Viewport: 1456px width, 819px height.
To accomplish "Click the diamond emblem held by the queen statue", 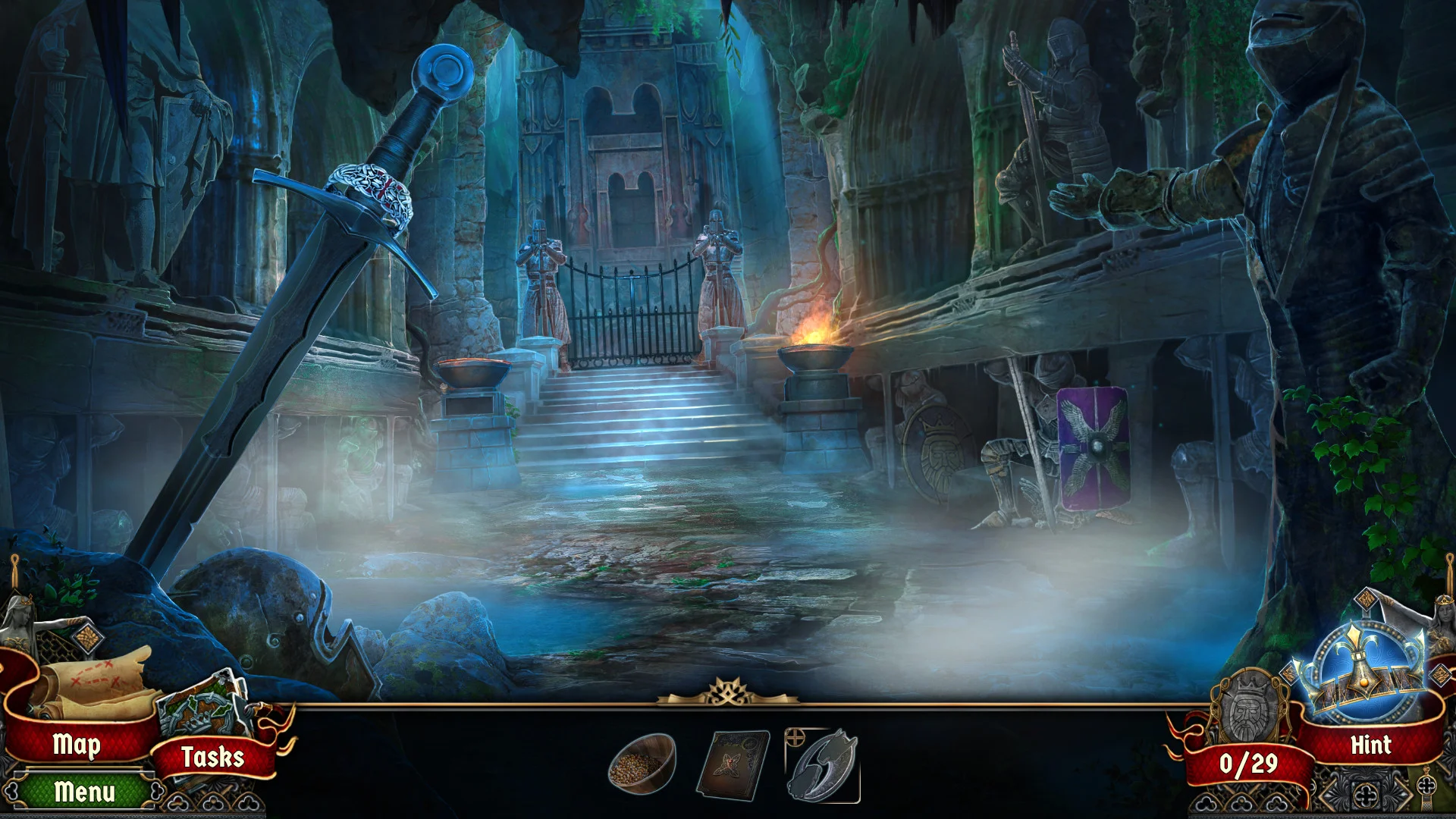I will point(89,637).
